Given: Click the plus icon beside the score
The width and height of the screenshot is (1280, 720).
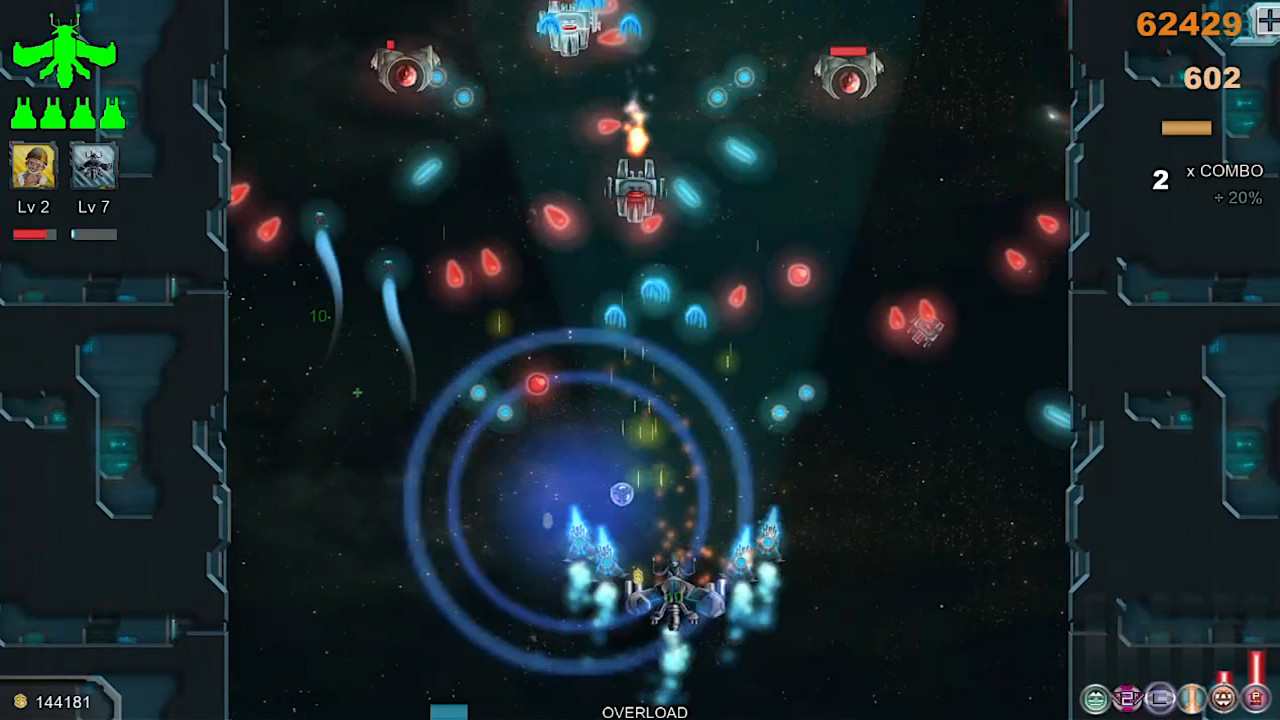Looking at the screenshot, I should click(1268, 22).
